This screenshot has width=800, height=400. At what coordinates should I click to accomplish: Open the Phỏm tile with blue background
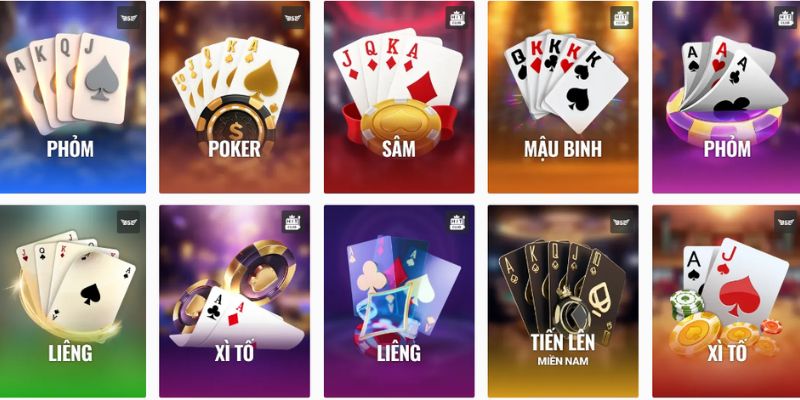(x=73, y=97)
